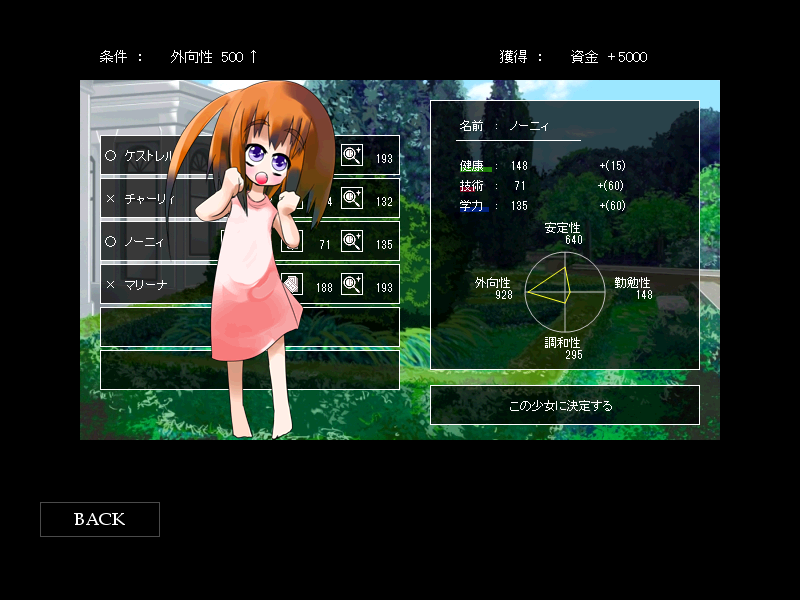
Task: Confirm with この少女に決定する button
Action: pos(564,405)
